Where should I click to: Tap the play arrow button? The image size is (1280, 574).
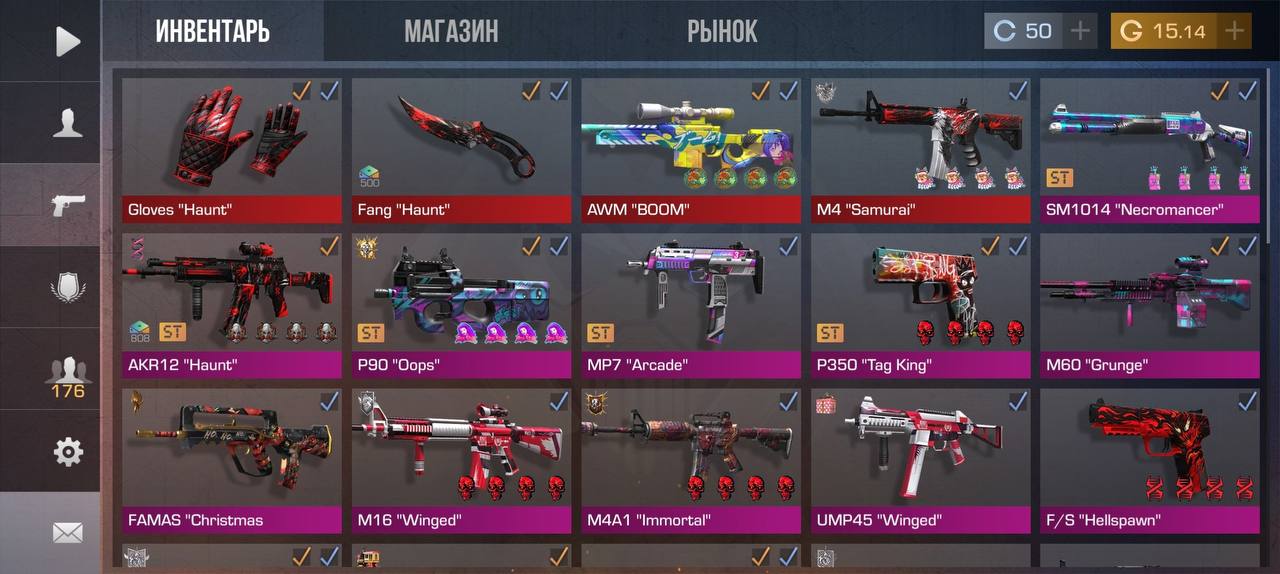[x=67, y=41]
